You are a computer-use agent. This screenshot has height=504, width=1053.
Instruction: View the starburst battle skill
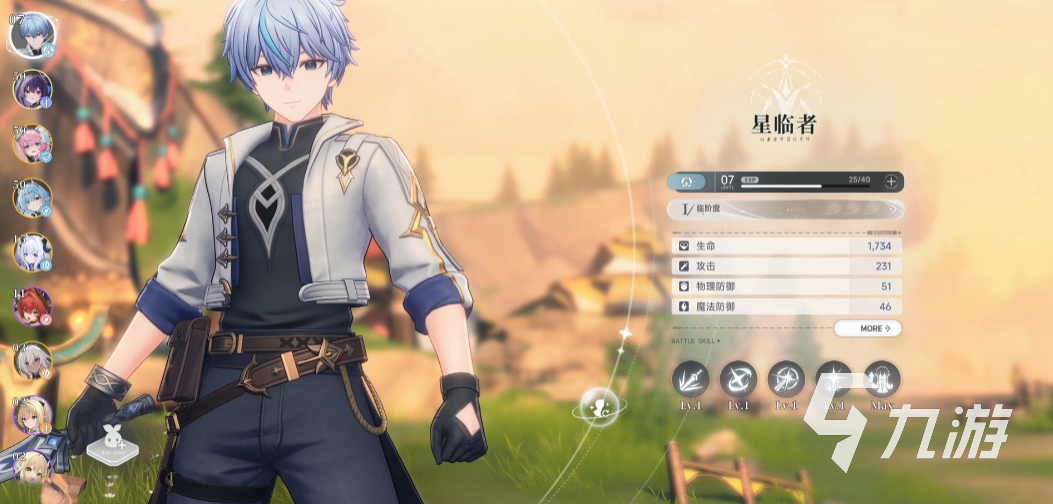pos(786,378)
